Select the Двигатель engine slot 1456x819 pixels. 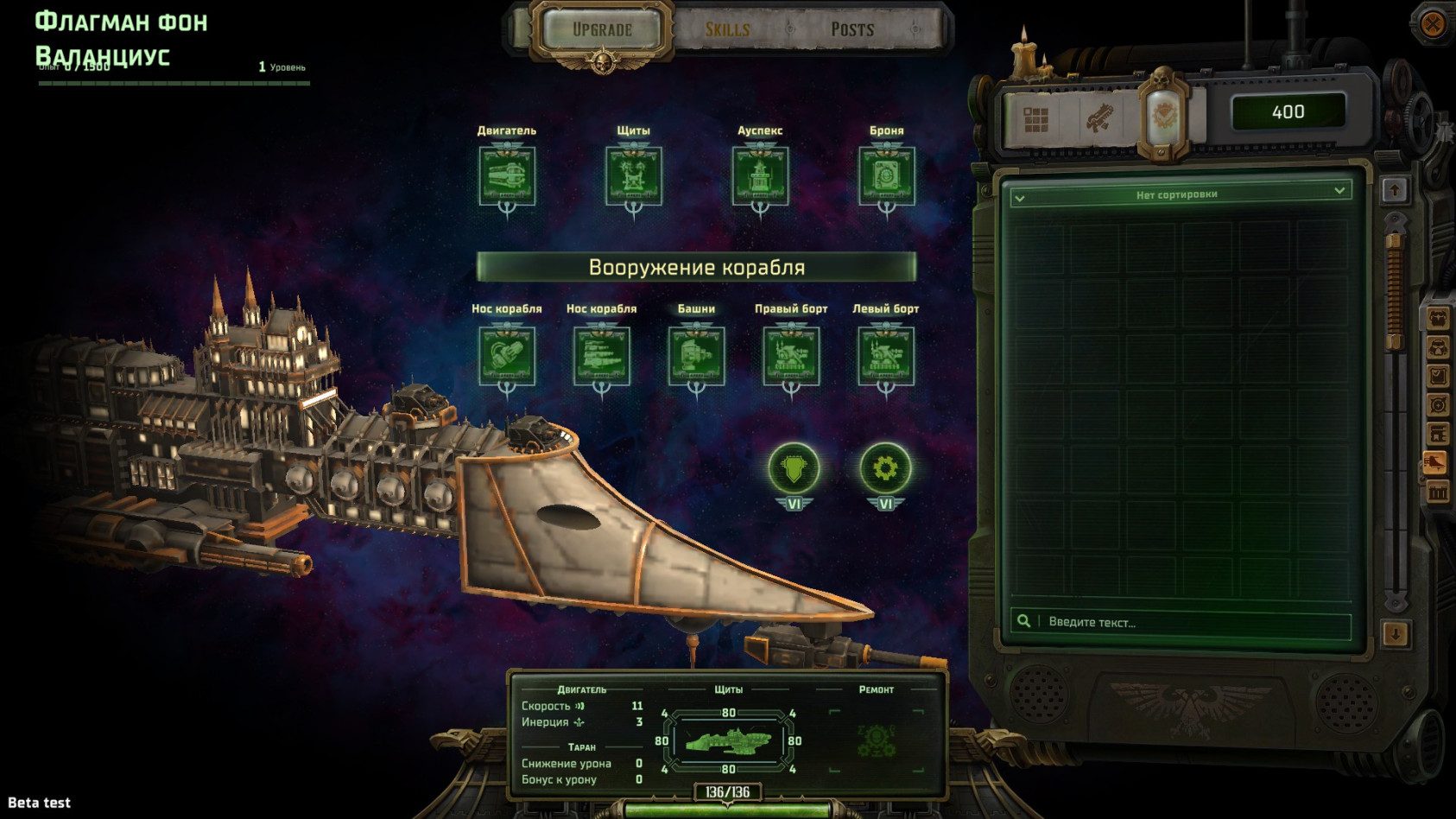click(x=507, y=176)
